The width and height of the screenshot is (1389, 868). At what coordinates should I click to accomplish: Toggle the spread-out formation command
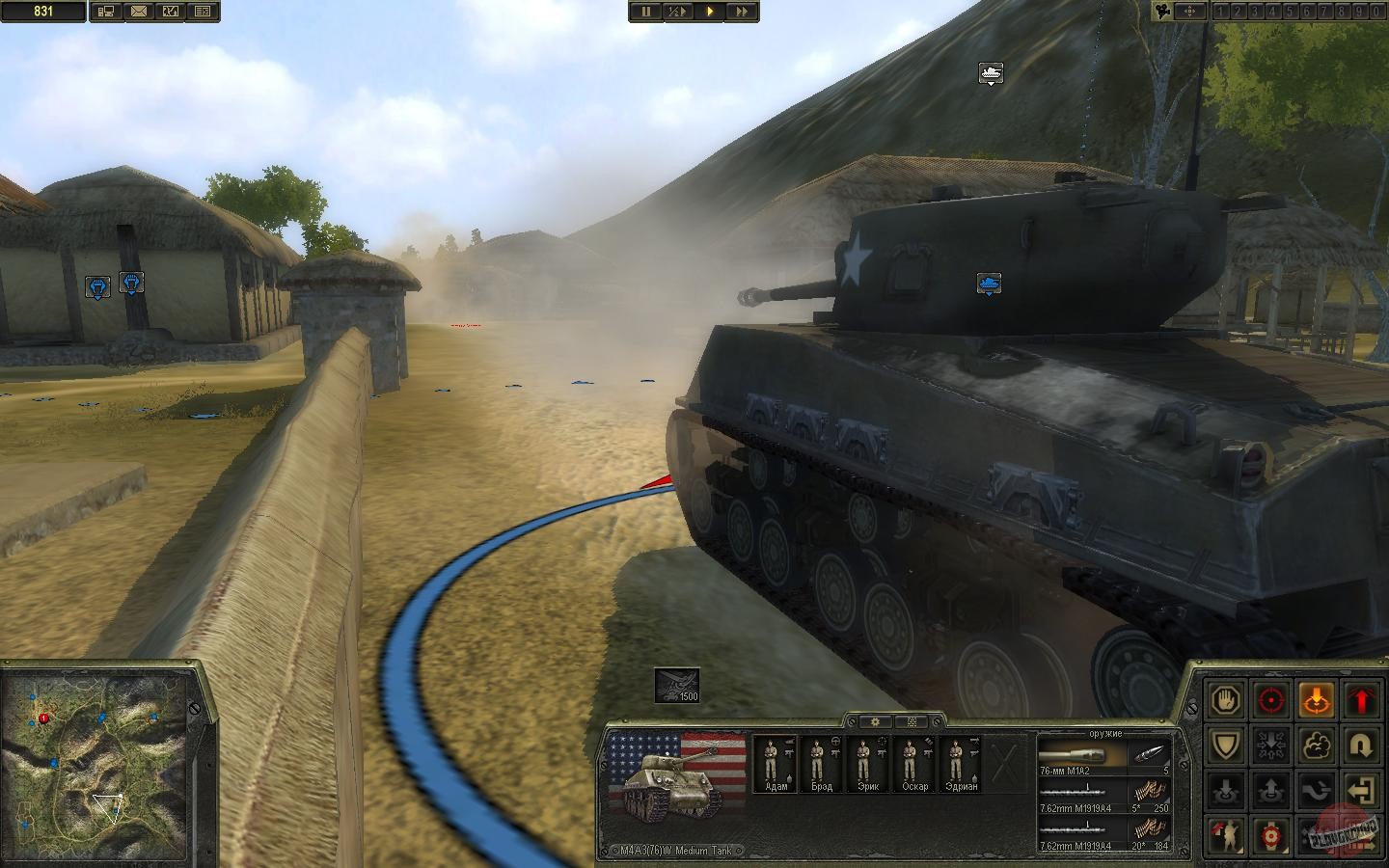(x=1270, y=745)
